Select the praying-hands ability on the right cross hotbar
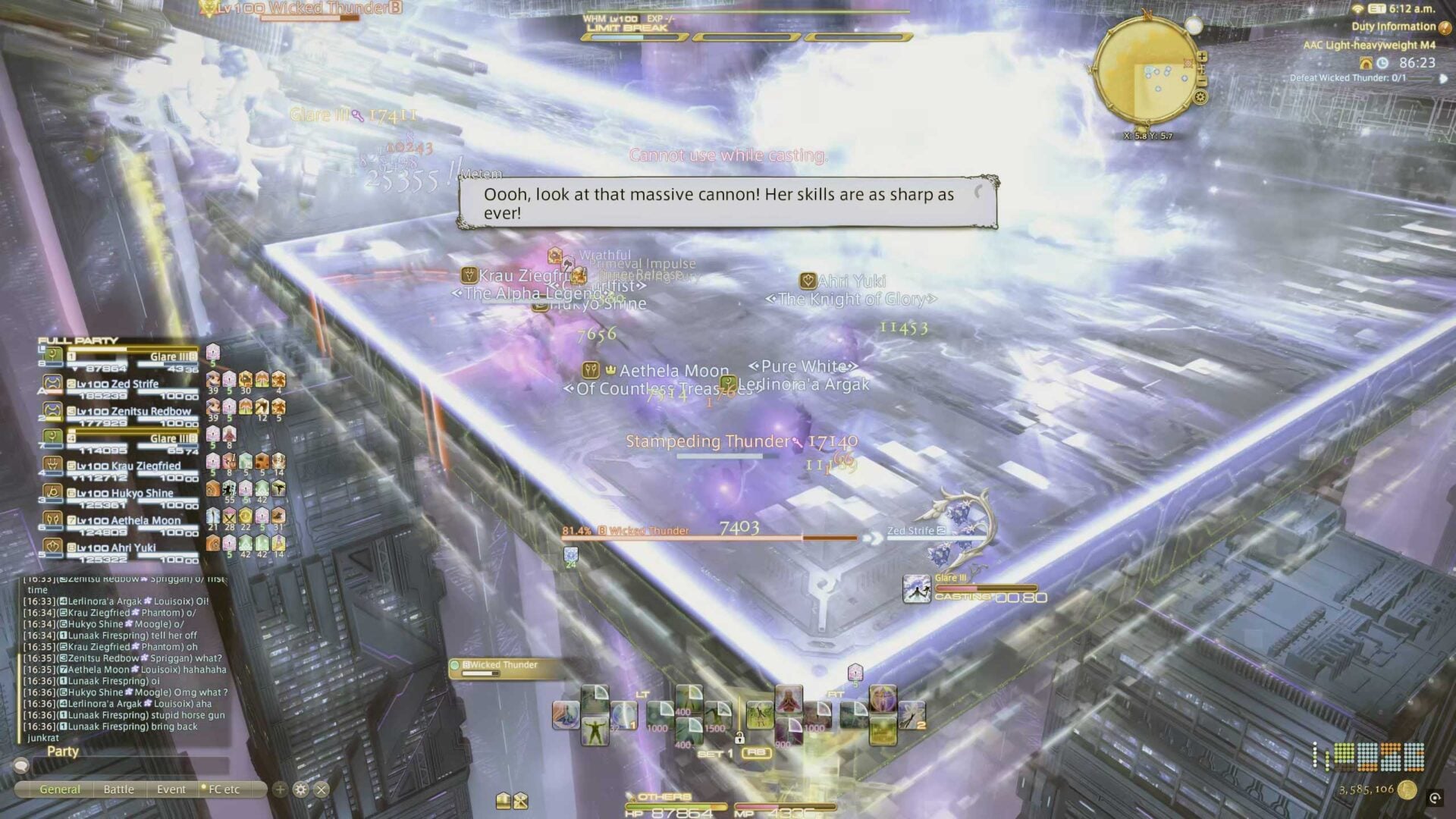 click(x=789, y=699)
